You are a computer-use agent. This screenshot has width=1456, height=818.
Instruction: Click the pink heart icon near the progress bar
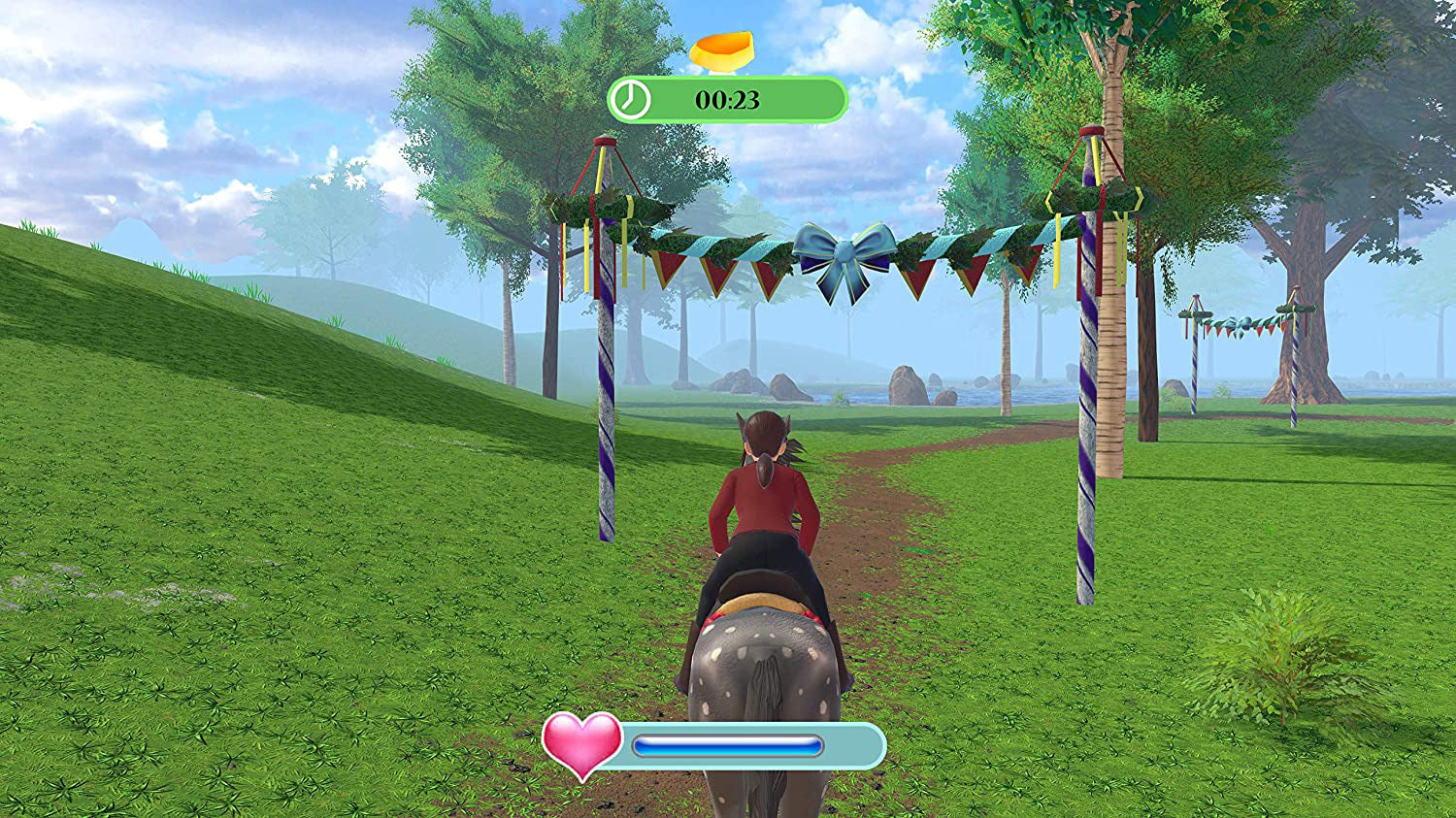[x=582, y=744]
